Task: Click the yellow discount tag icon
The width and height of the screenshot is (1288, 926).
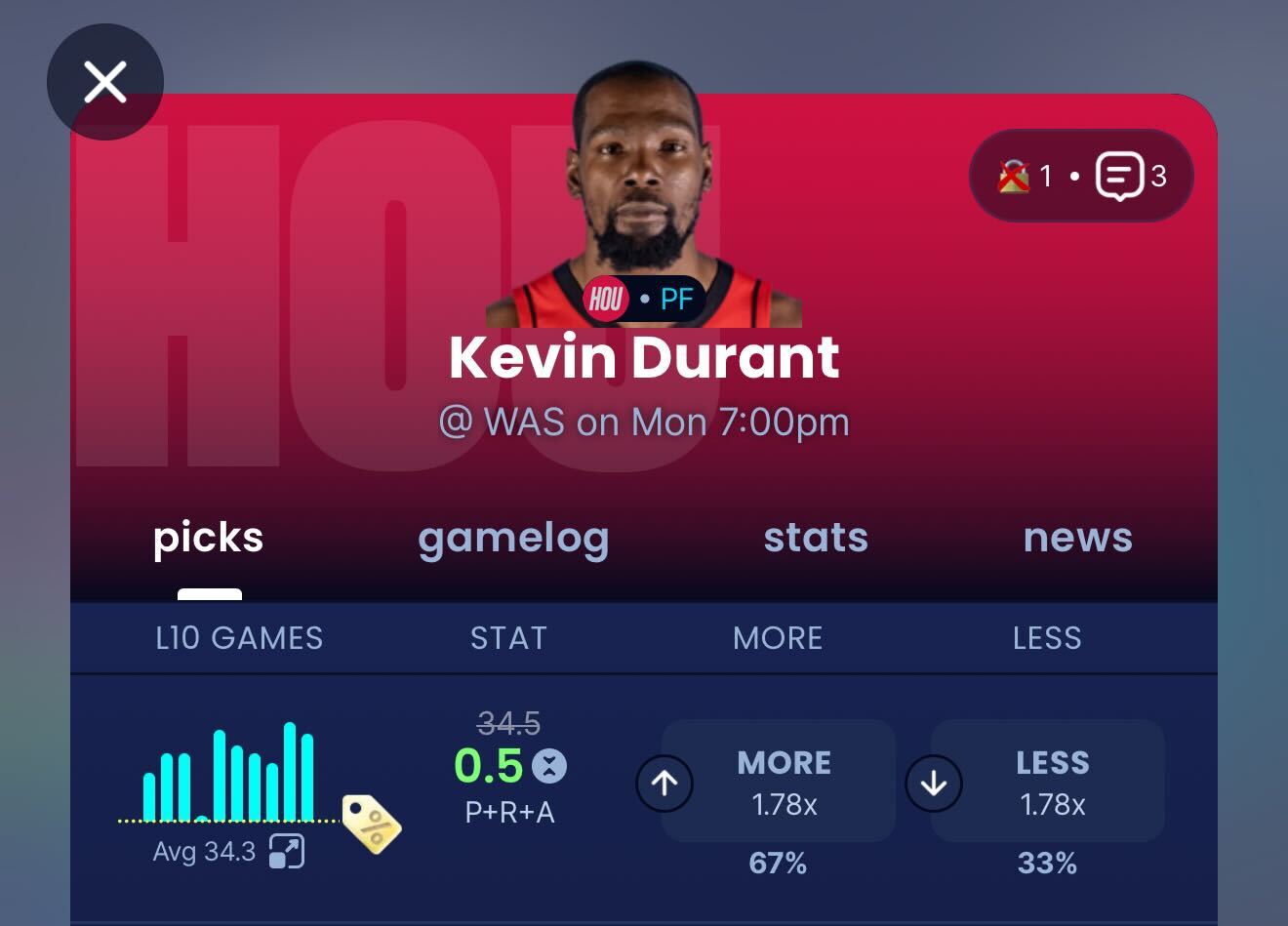Action: [x=371, y=823]
